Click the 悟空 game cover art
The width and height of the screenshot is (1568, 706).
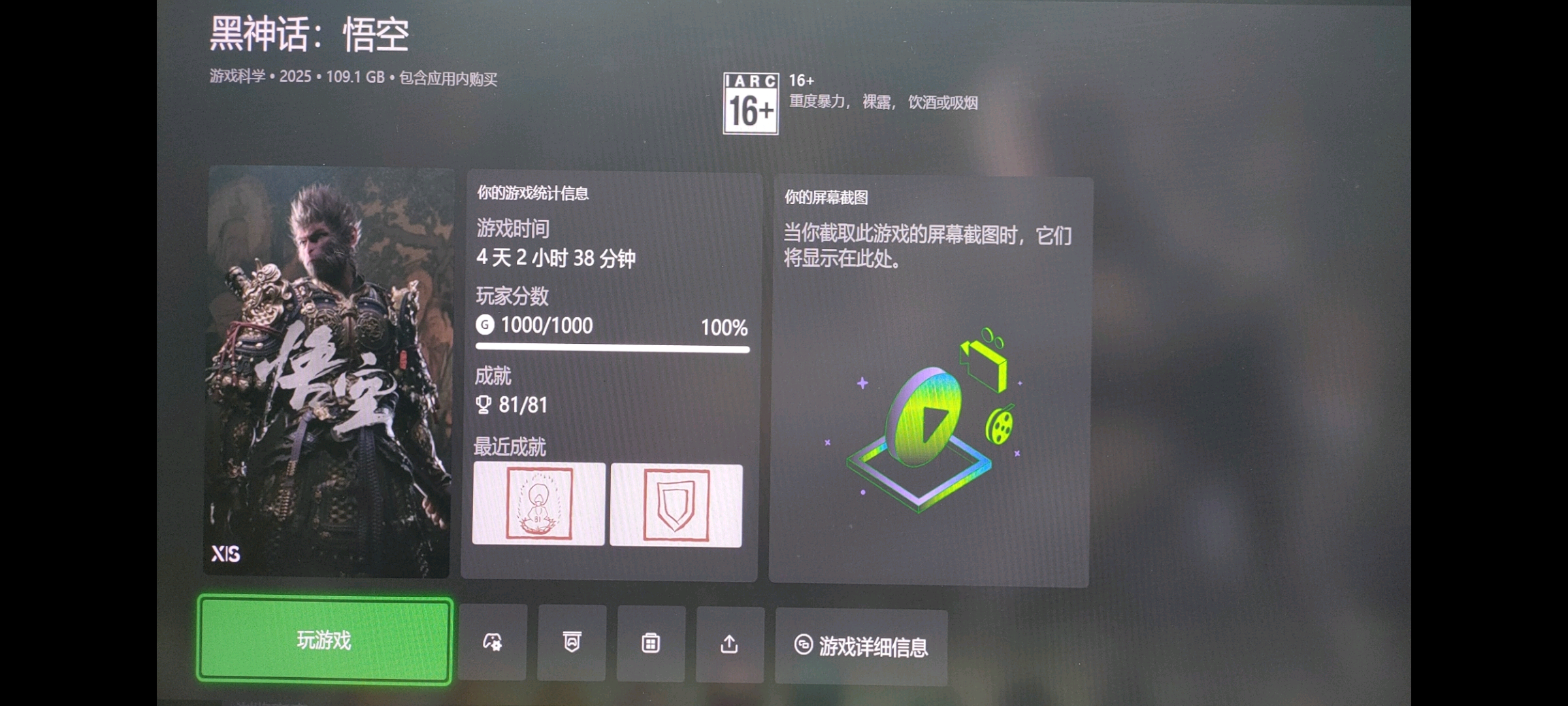(x=328, y=373)
